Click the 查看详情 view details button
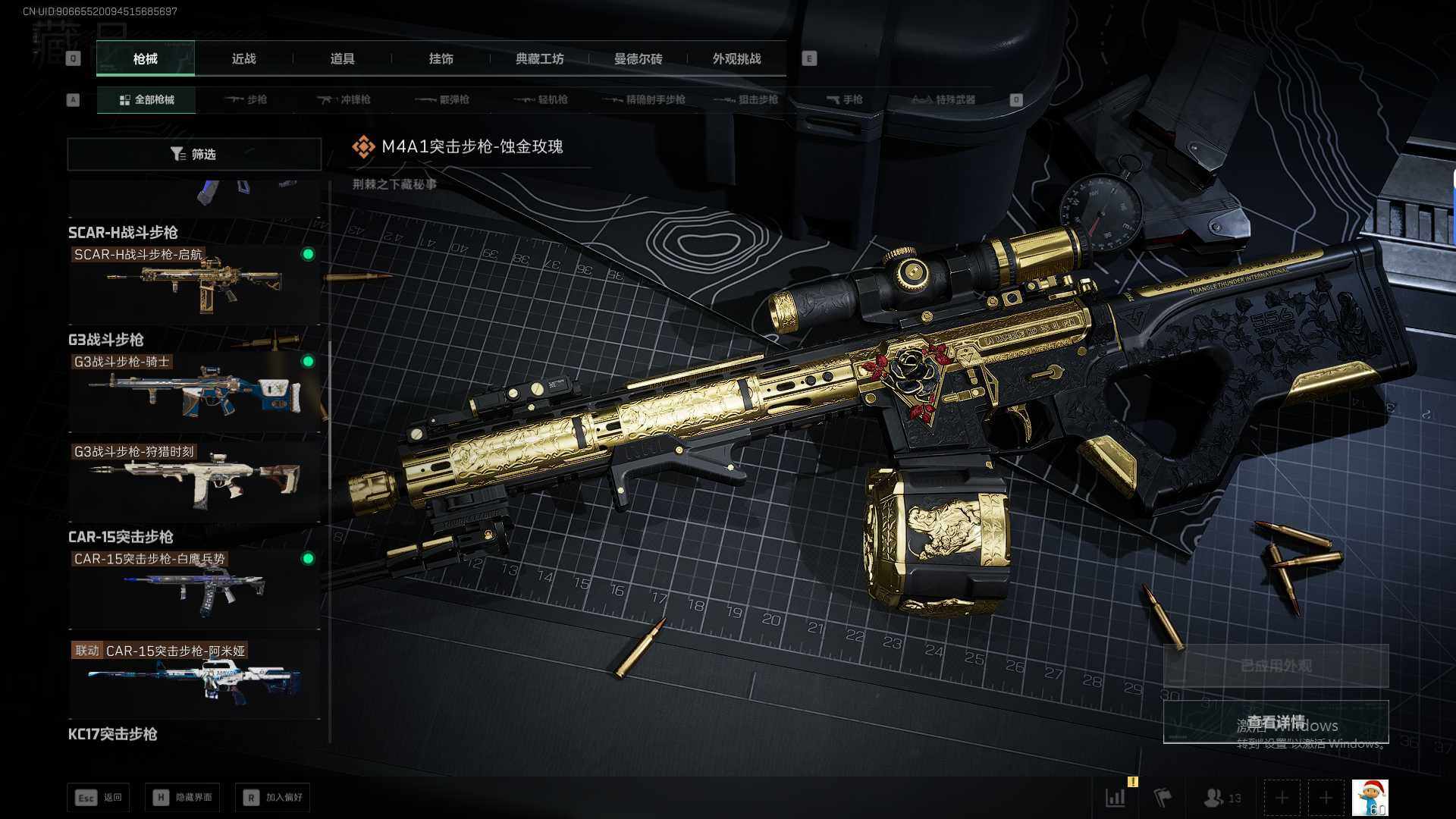1456x819 pixels. (x=1276, y=722)
